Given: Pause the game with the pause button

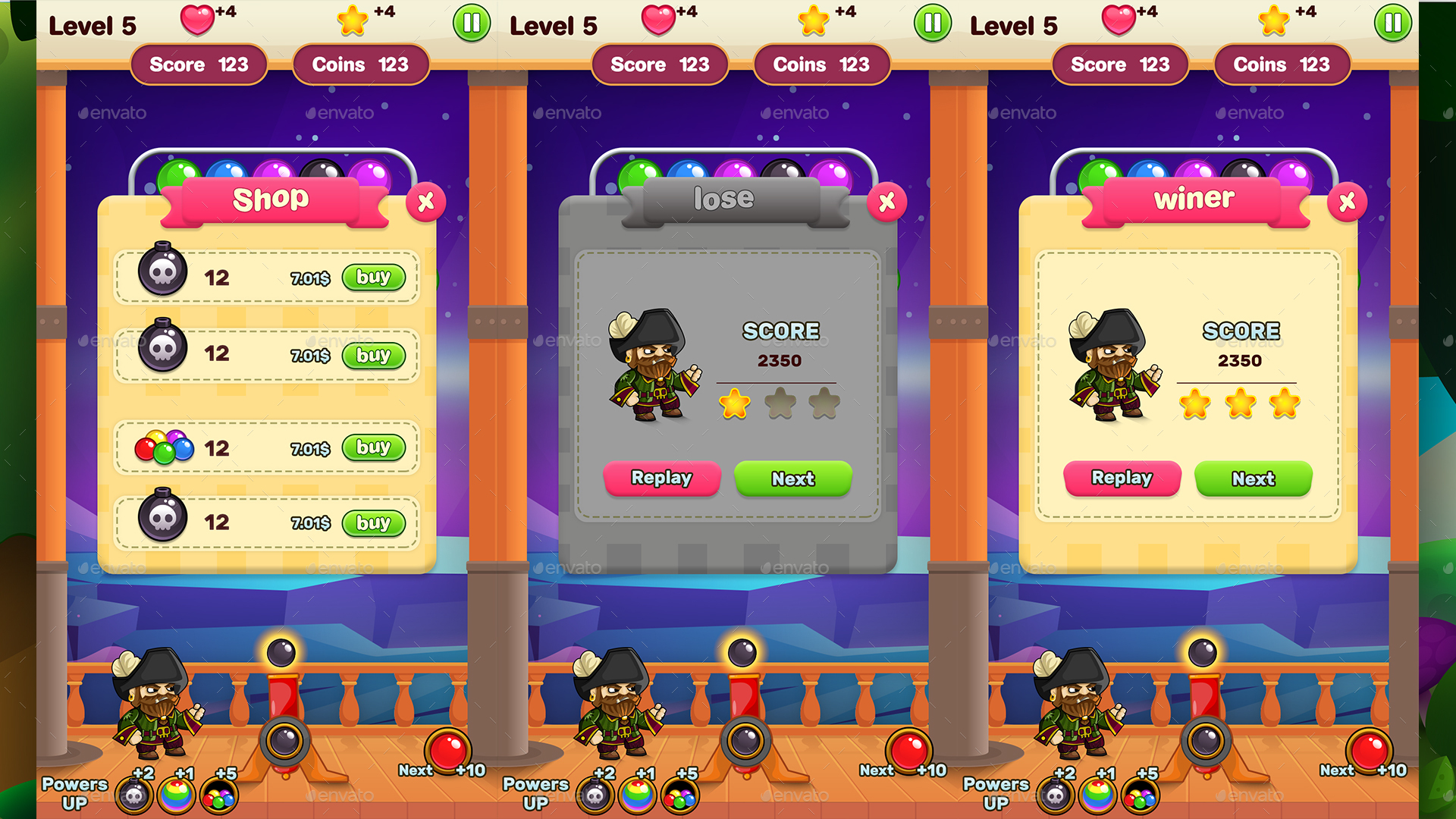Looking at the screenshot, I should click(x=471, y=23).
